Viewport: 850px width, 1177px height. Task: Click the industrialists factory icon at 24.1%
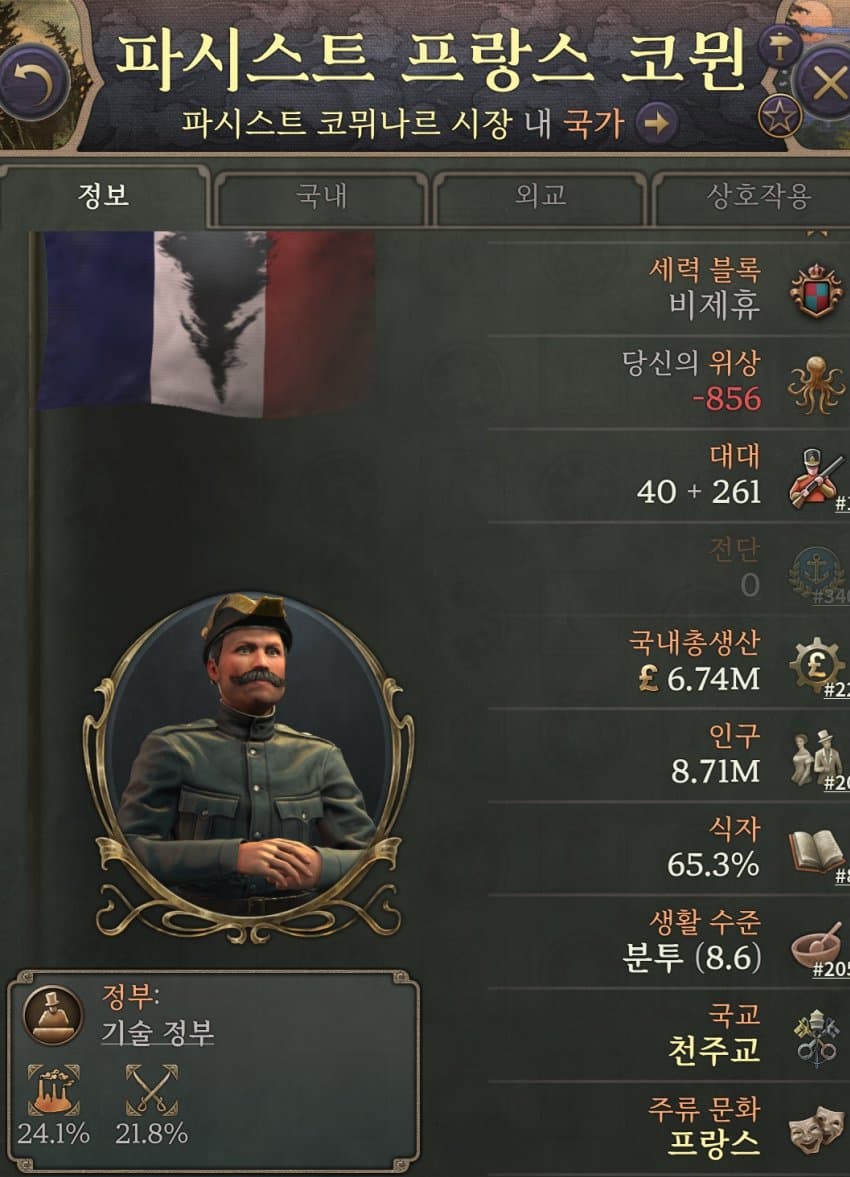[x=53, y=1090]
